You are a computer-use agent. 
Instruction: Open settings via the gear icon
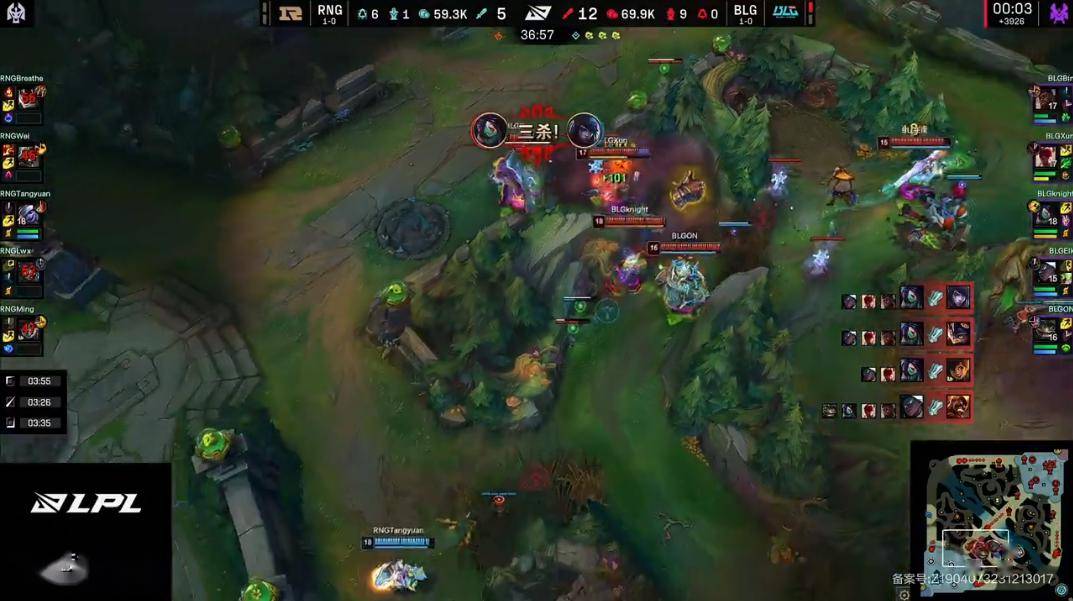[904, 594]
